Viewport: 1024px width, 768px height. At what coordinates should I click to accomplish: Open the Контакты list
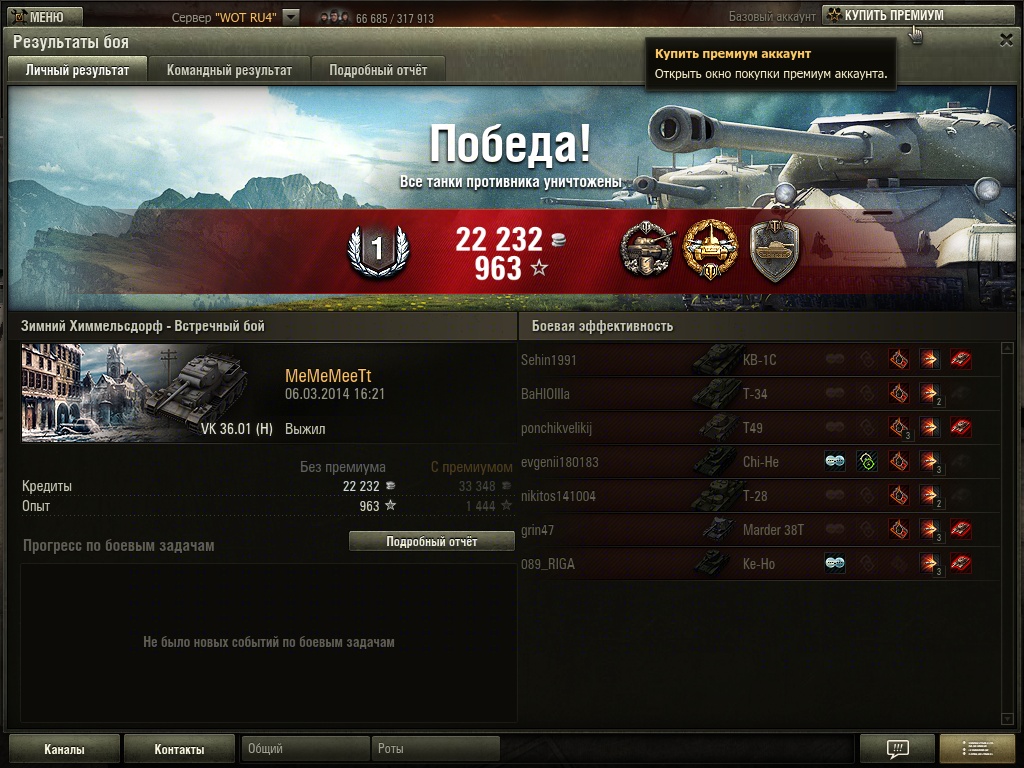179,749
